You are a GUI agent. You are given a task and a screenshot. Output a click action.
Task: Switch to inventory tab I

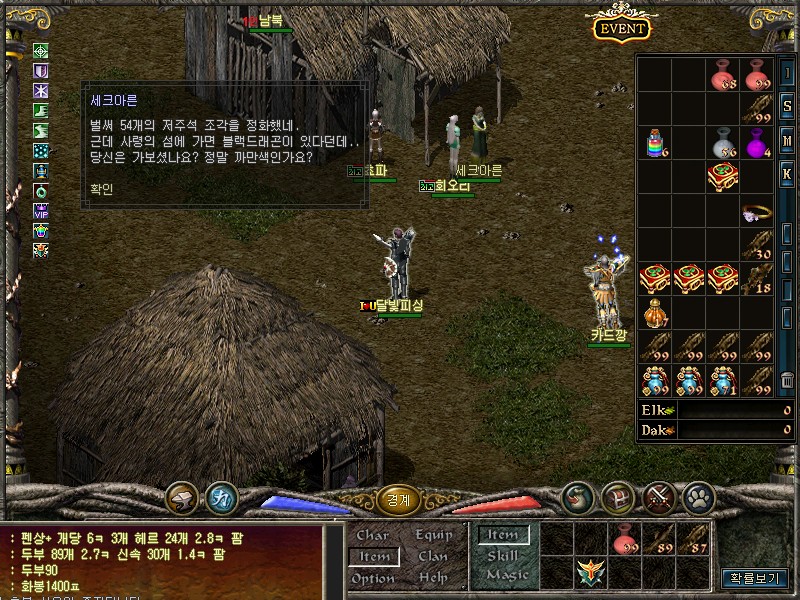point(788,74)
